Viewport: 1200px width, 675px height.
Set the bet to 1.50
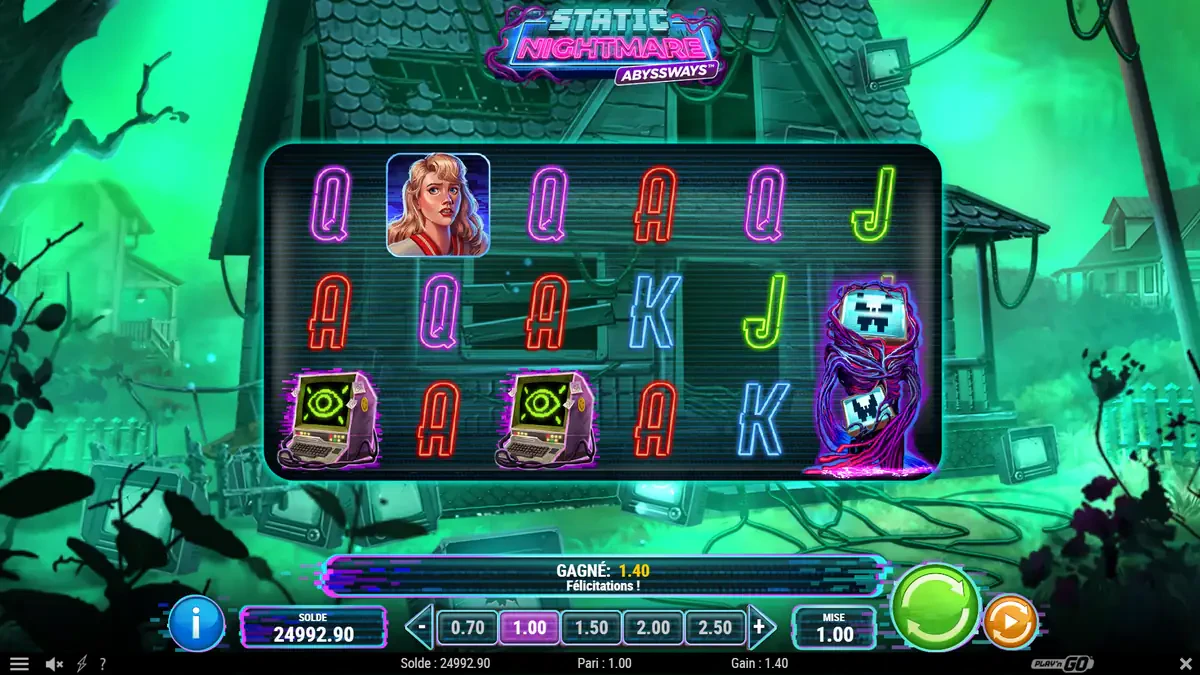click(591, 628)
